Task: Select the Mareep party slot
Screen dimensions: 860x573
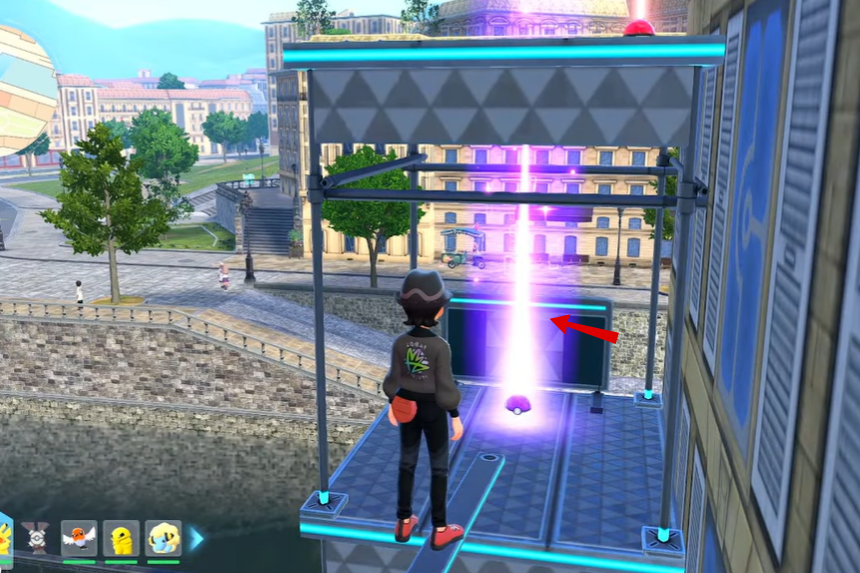Action: pyautogui.click(x=163, y=538)
